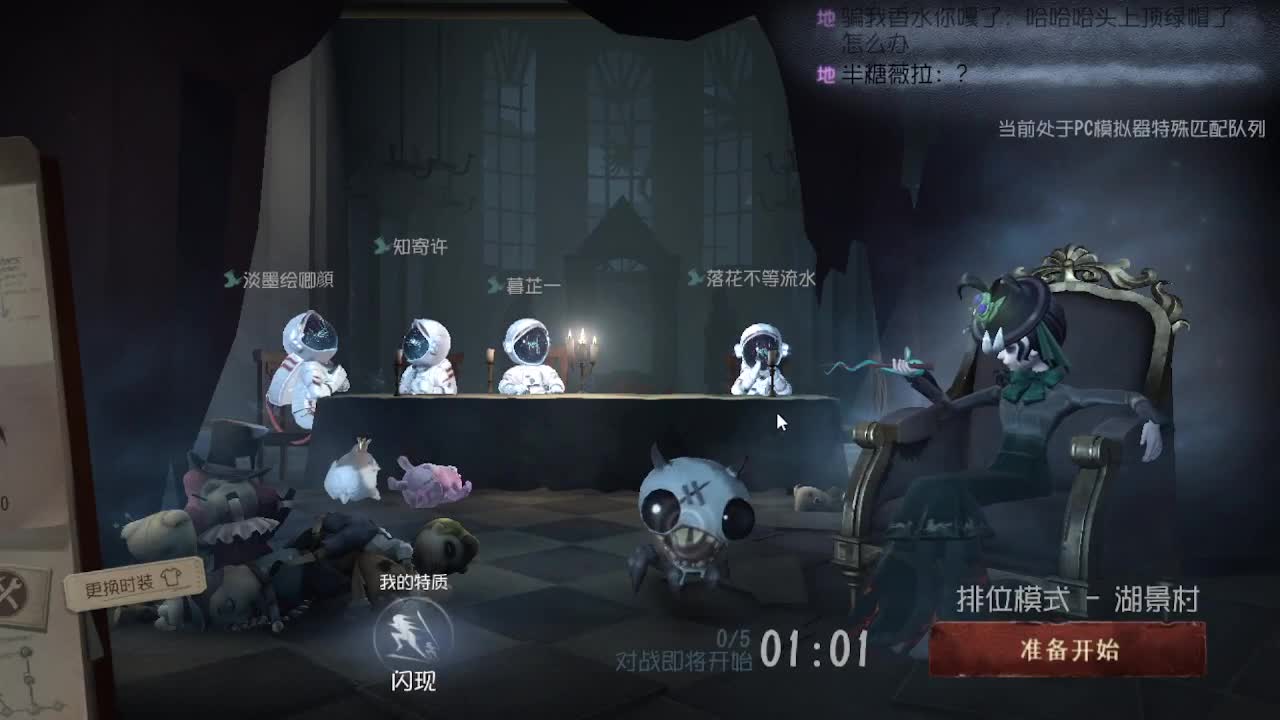Image resolution: width=1280 pixels, height=720 pixels.
Task: Select player 暮芷一 at the table
Action: 530,355
